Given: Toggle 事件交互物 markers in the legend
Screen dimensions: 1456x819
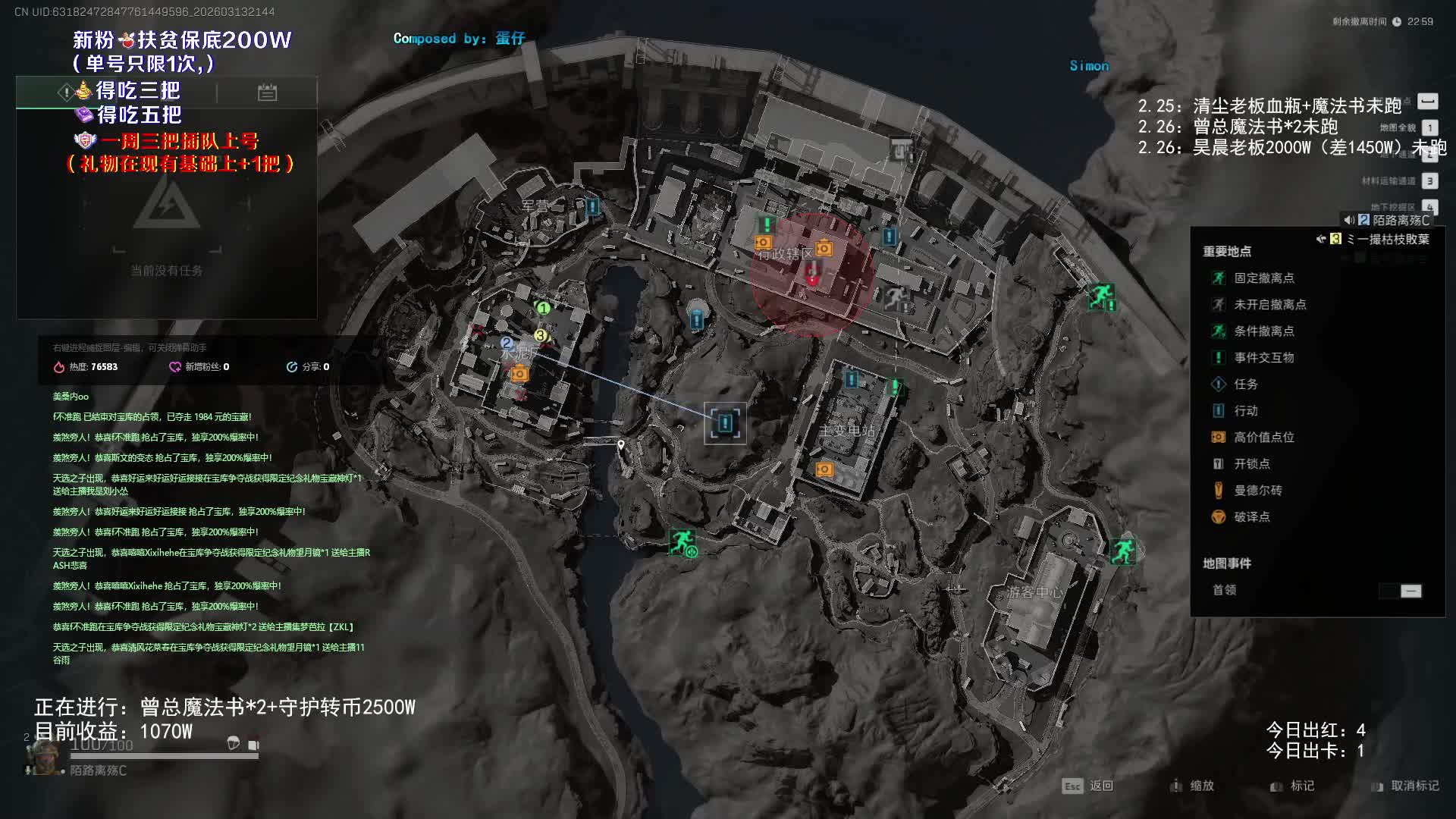Looking at the screenshot, I should pos(1263,358).
